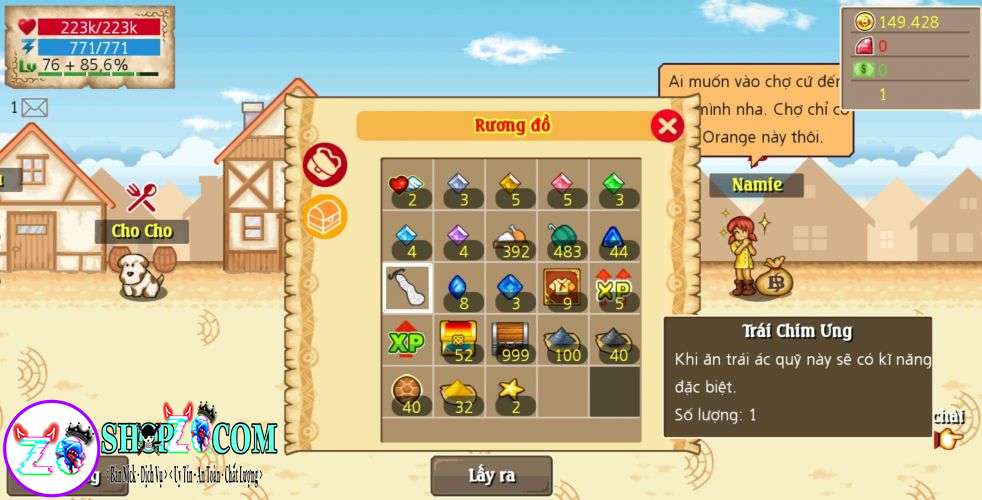
Task: Click the Lấy ra button
Action: pyautogui.click(x=491, y=475)
